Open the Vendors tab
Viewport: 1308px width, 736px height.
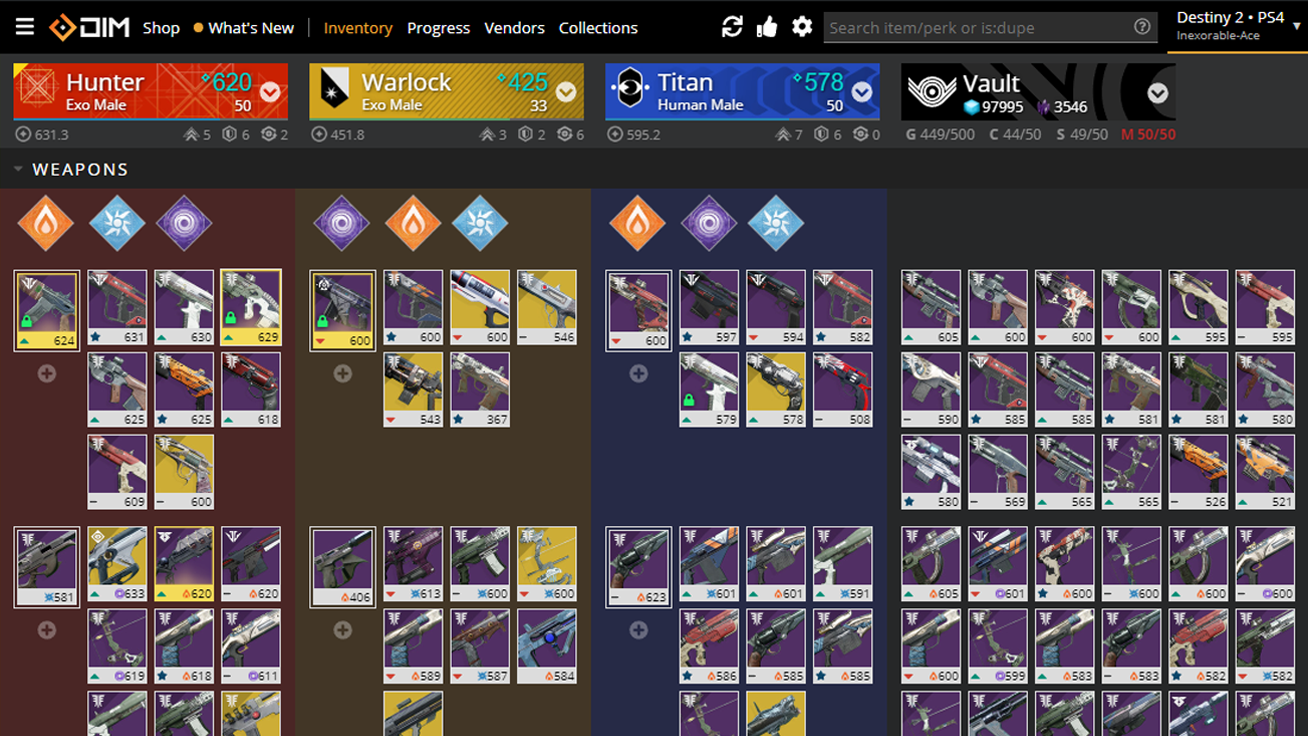coord(514,27)
